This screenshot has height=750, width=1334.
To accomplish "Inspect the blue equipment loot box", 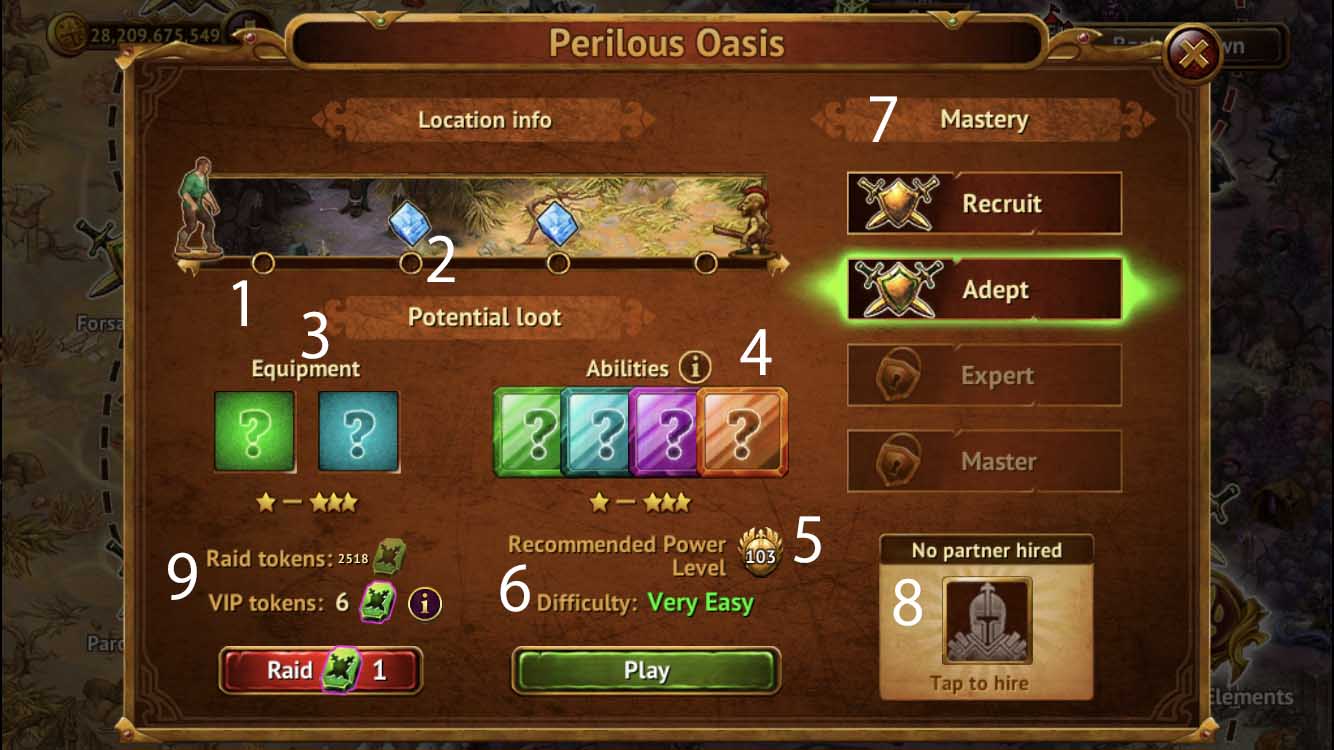I will point(358,431).
